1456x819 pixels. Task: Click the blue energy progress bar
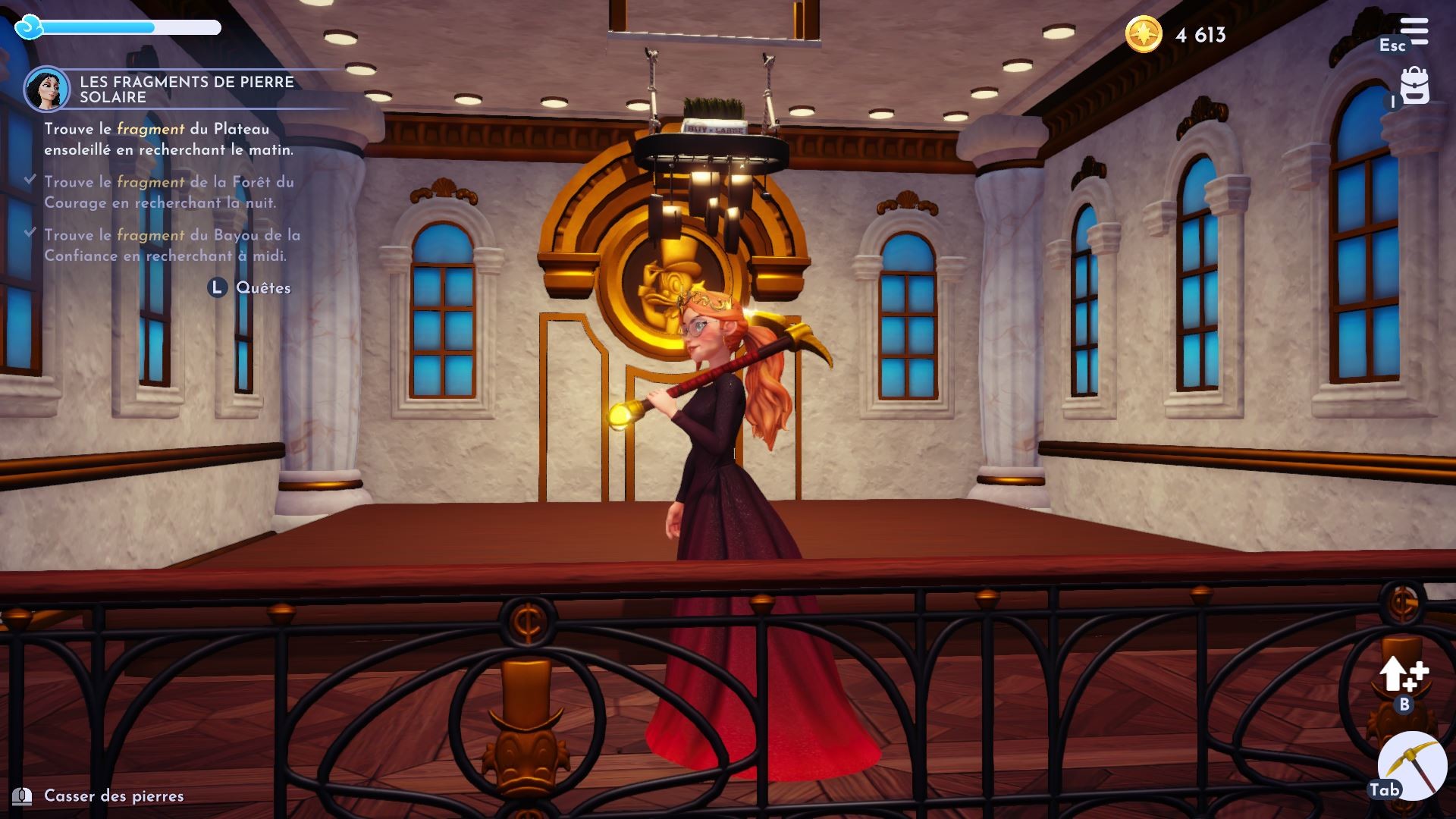pyautogui.click(x=102, y=29)
